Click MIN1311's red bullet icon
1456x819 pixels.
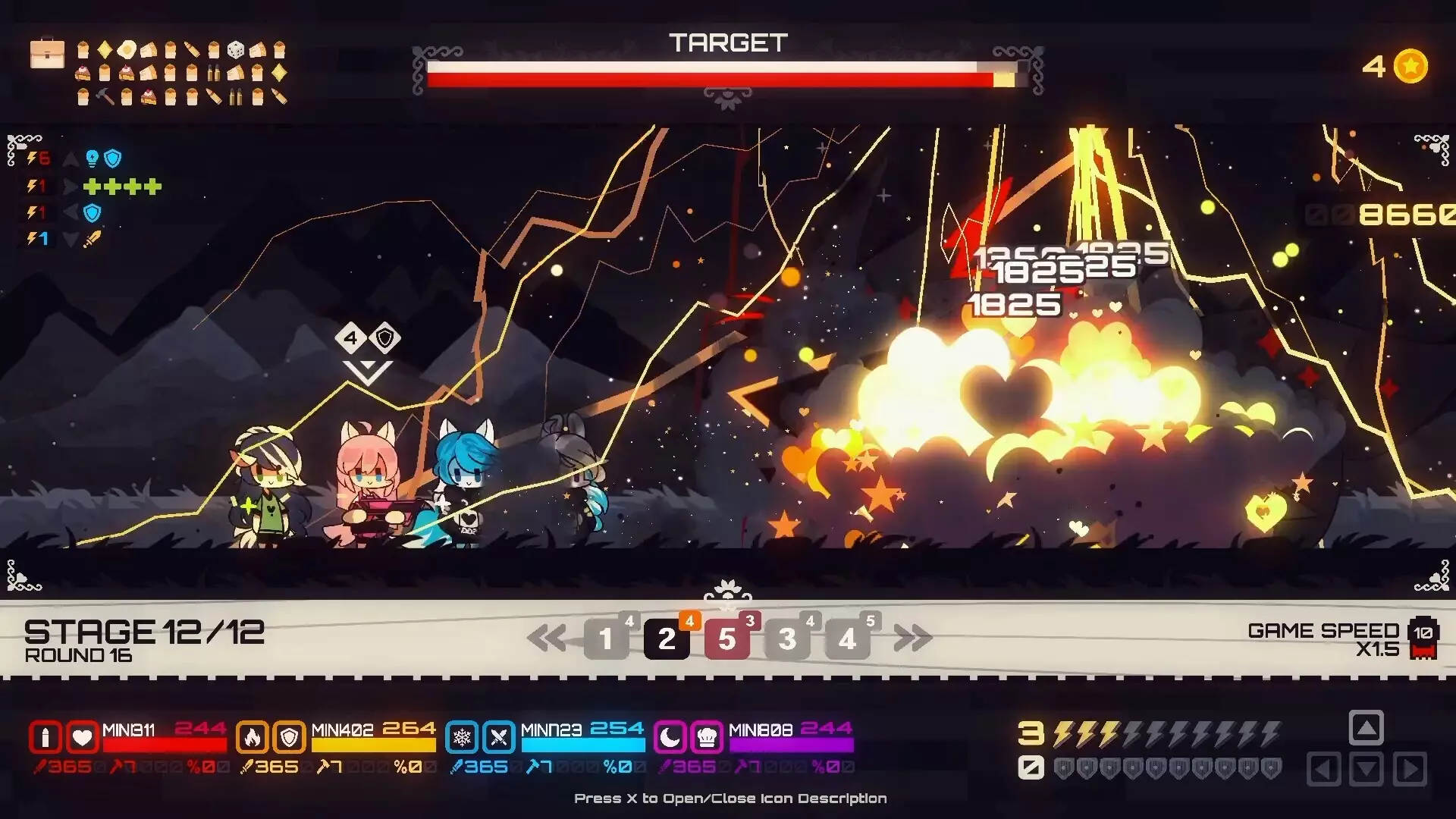coord(48,737)
